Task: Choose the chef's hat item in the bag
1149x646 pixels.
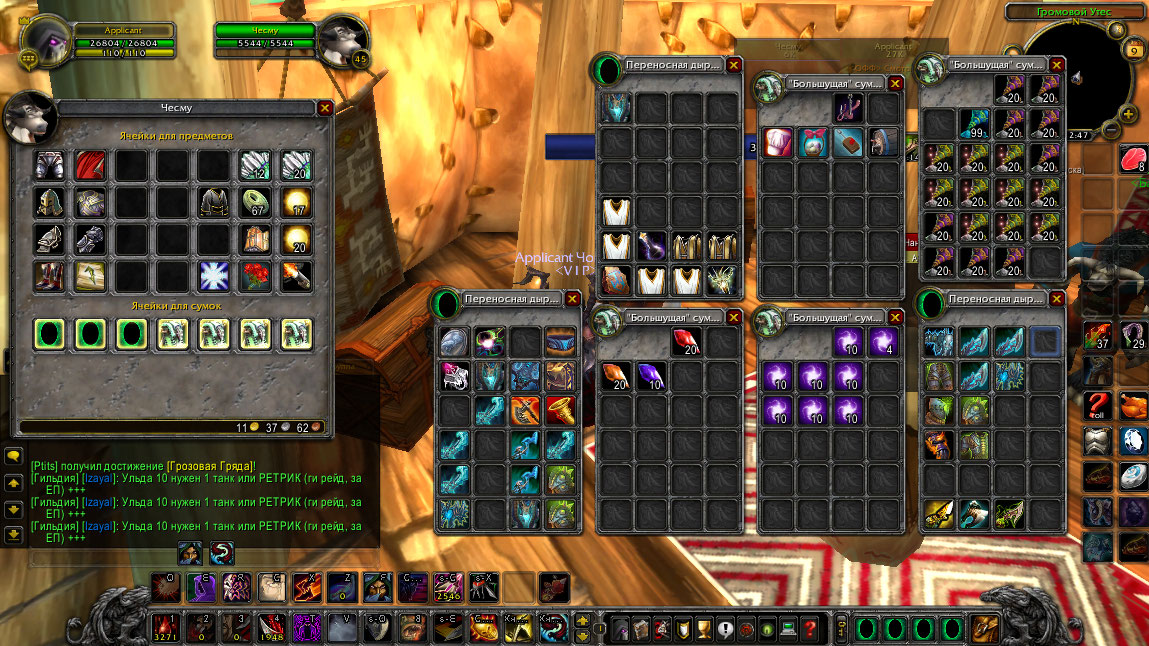Action: tap(779, 142)
